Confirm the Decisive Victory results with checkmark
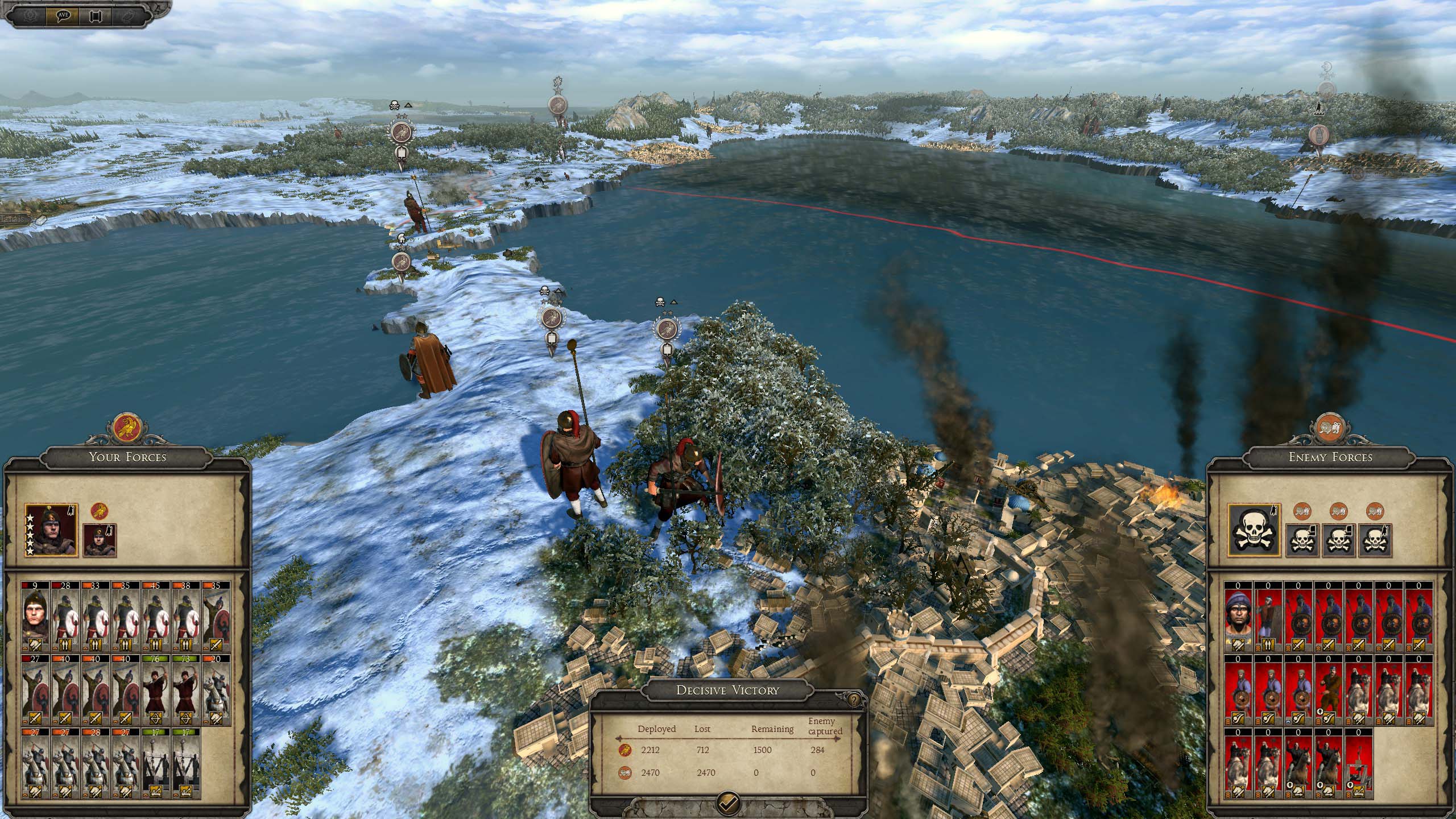The image size is (1456, 819). (728, 803)
